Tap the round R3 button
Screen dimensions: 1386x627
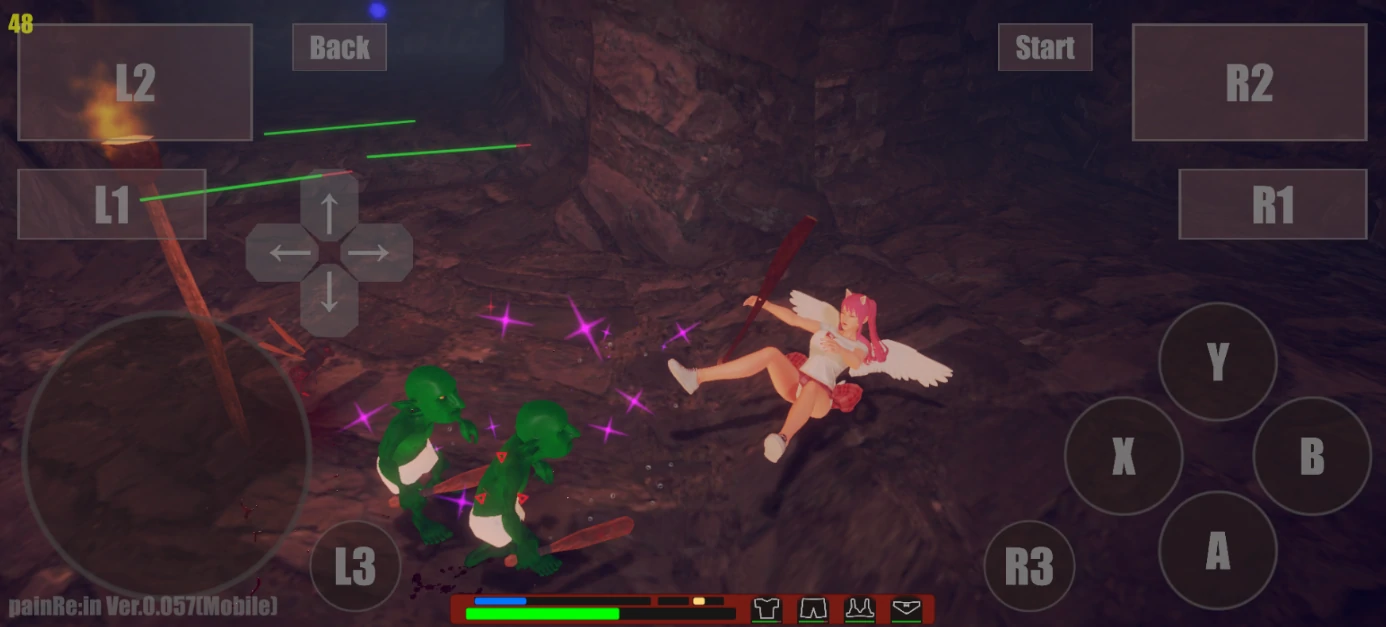(x=1029, y=566)
